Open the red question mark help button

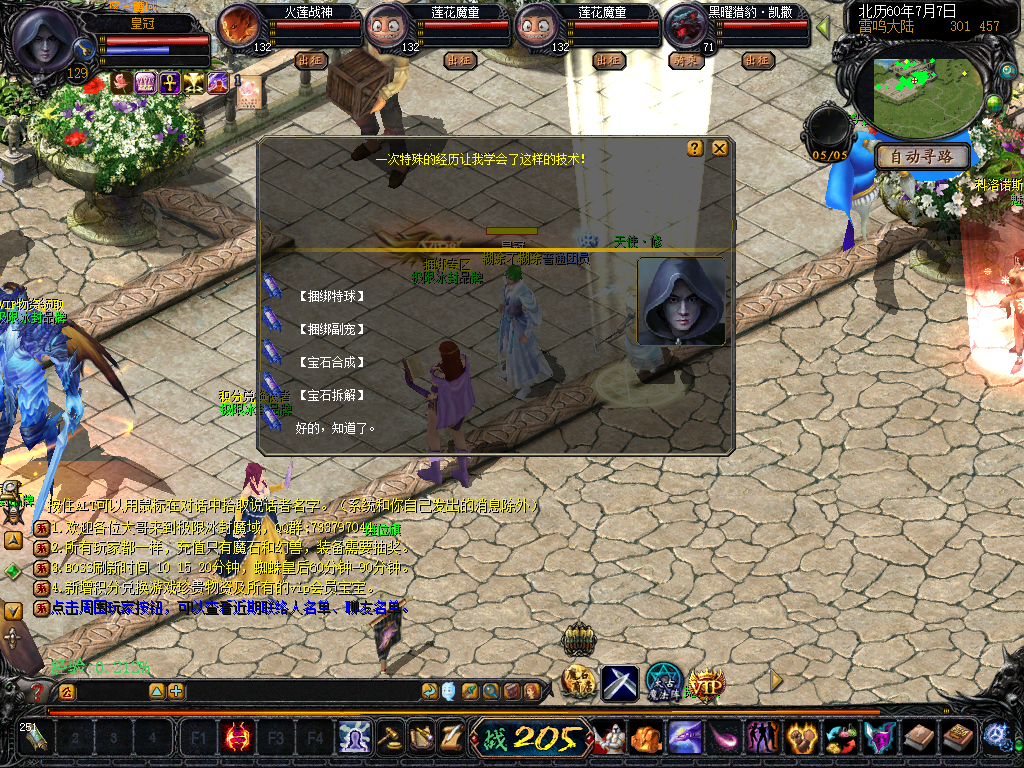click(38, 691)
